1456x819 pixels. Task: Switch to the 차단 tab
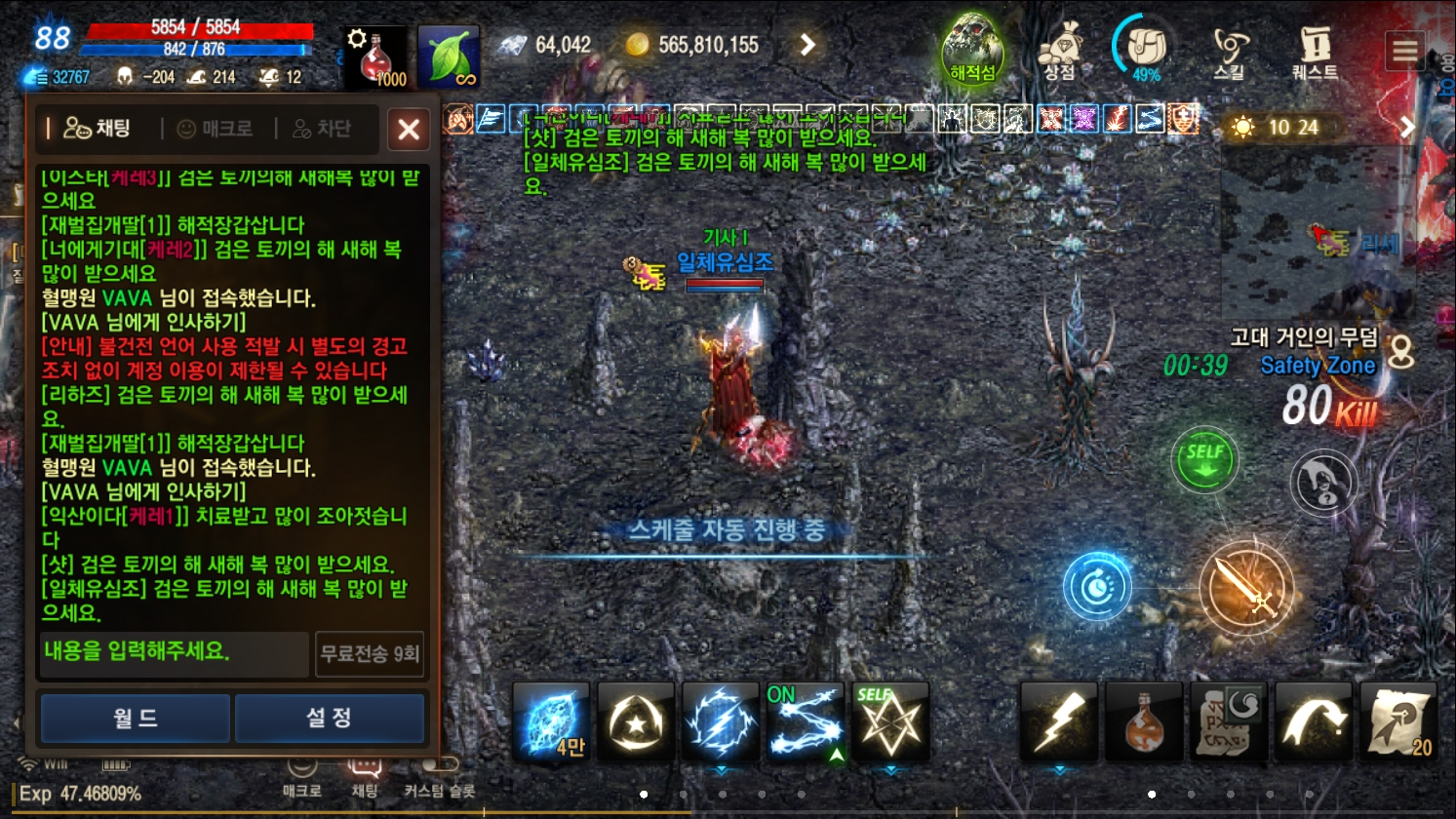click(323, 128)
